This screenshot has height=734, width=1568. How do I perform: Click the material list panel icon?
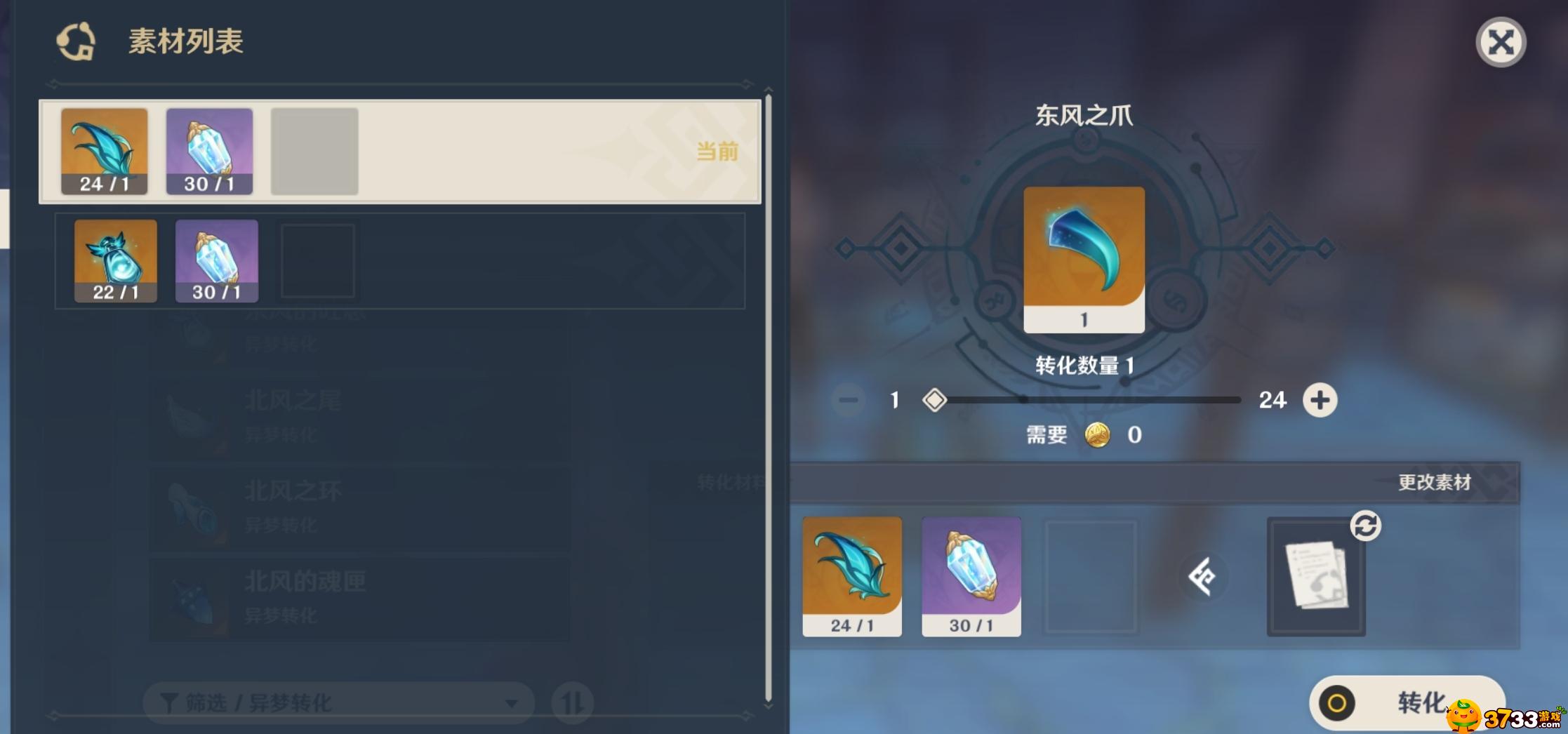click(x=77, y=42)
